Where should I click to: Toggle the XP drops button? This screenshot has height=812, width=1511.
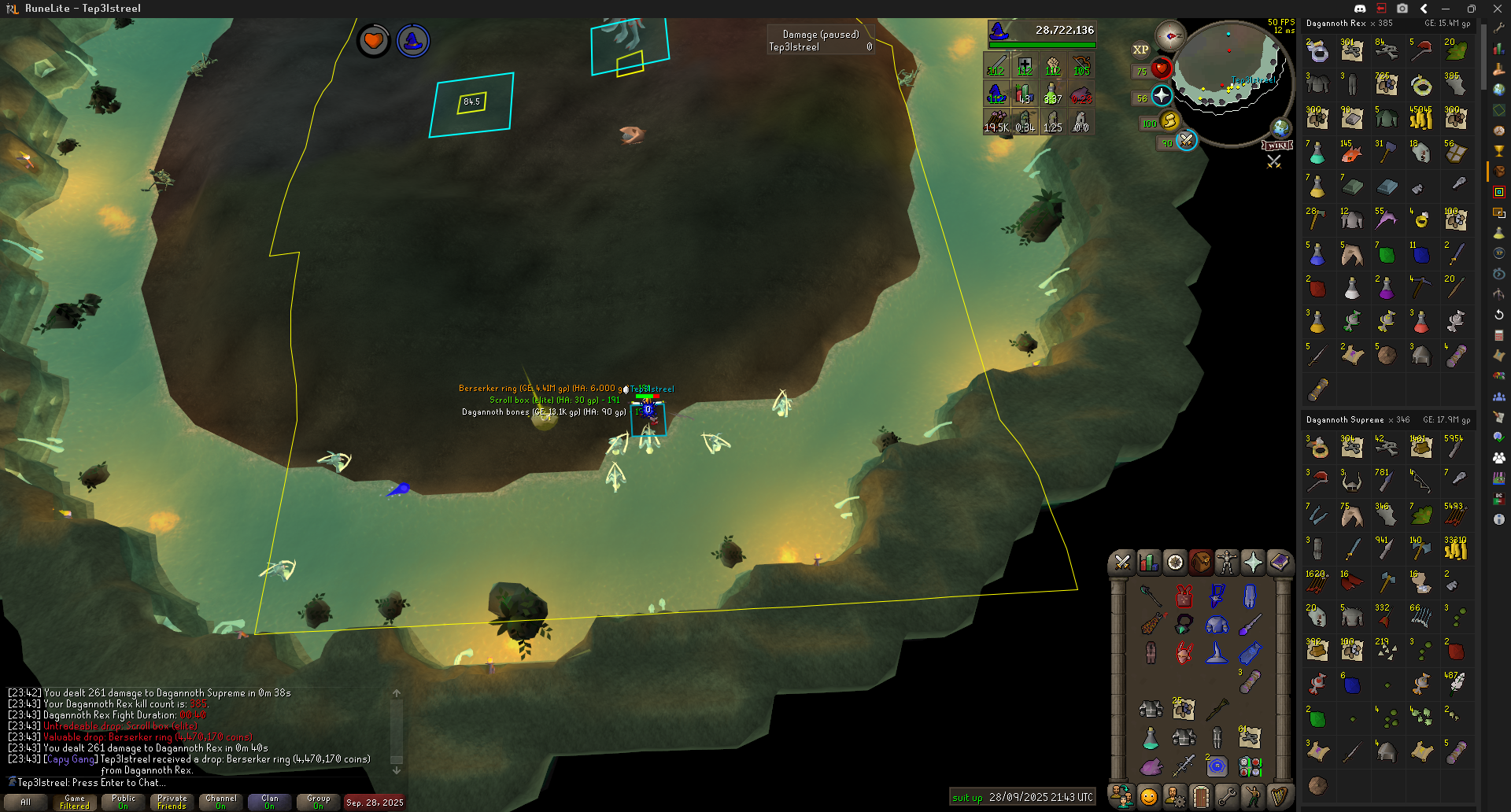[1140, 50]
